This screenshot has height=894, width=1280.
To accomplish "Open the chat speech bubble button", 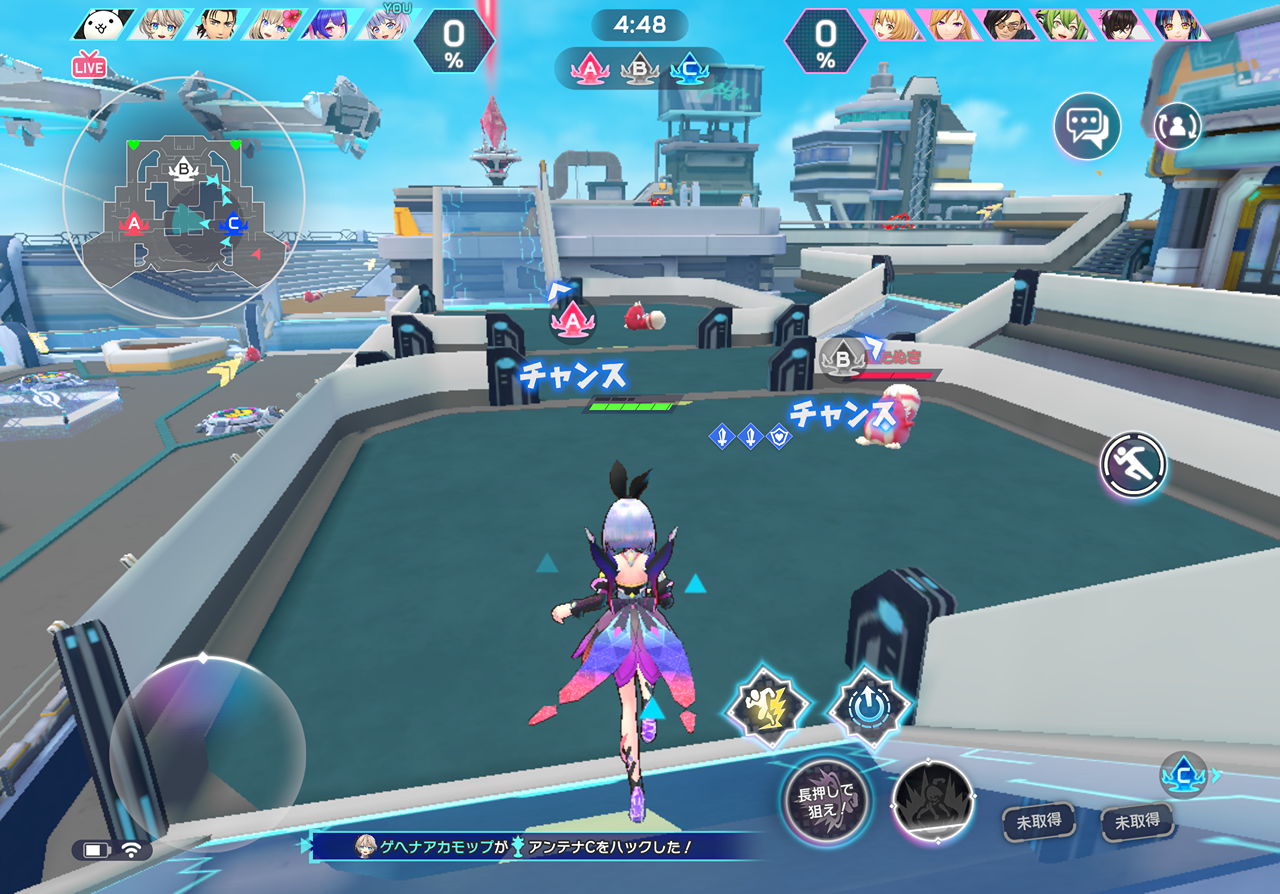I will [x=1087, y=127].
